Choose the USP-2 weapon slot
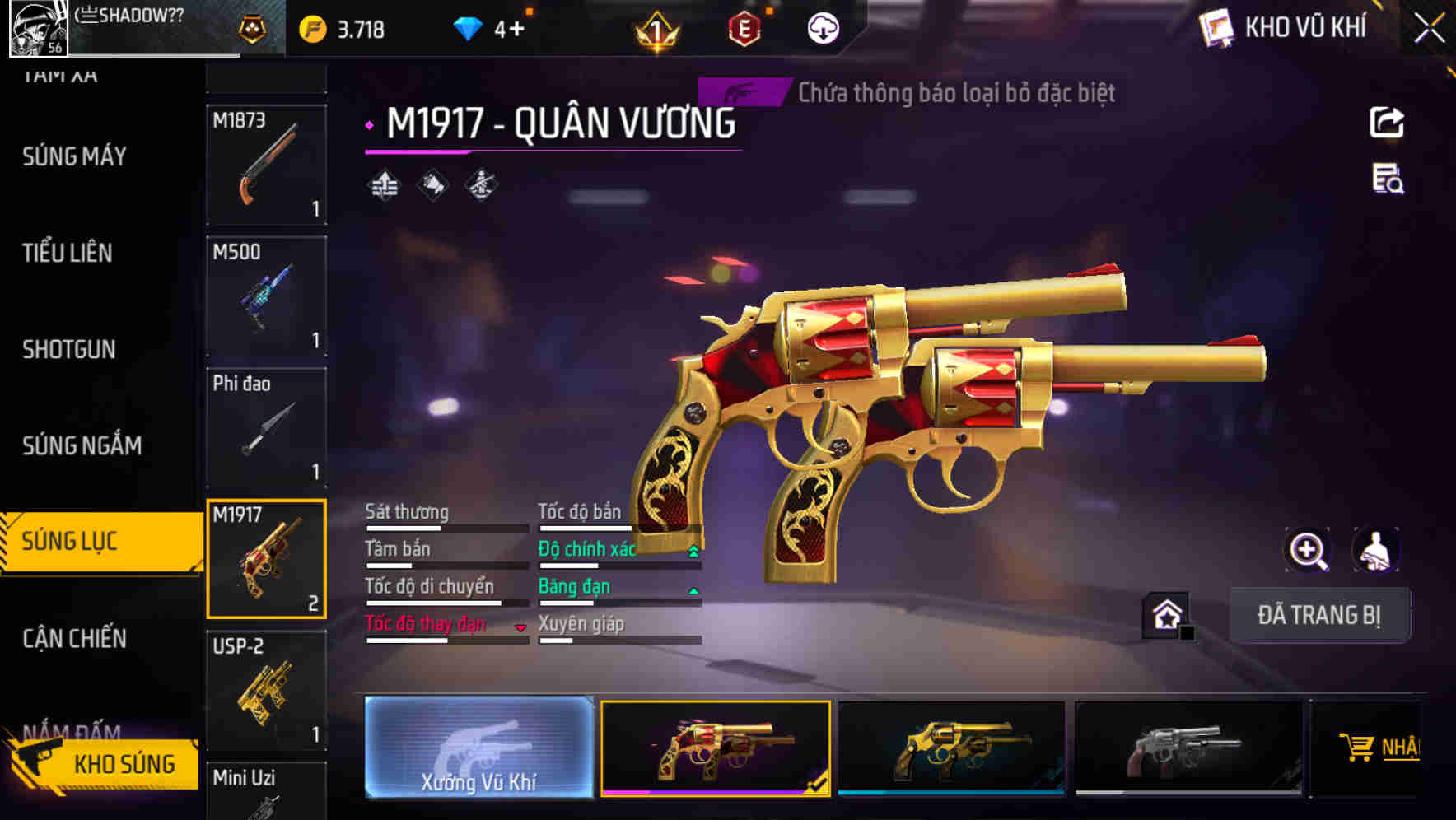The image size is (1456, 820). click(266, 690)
